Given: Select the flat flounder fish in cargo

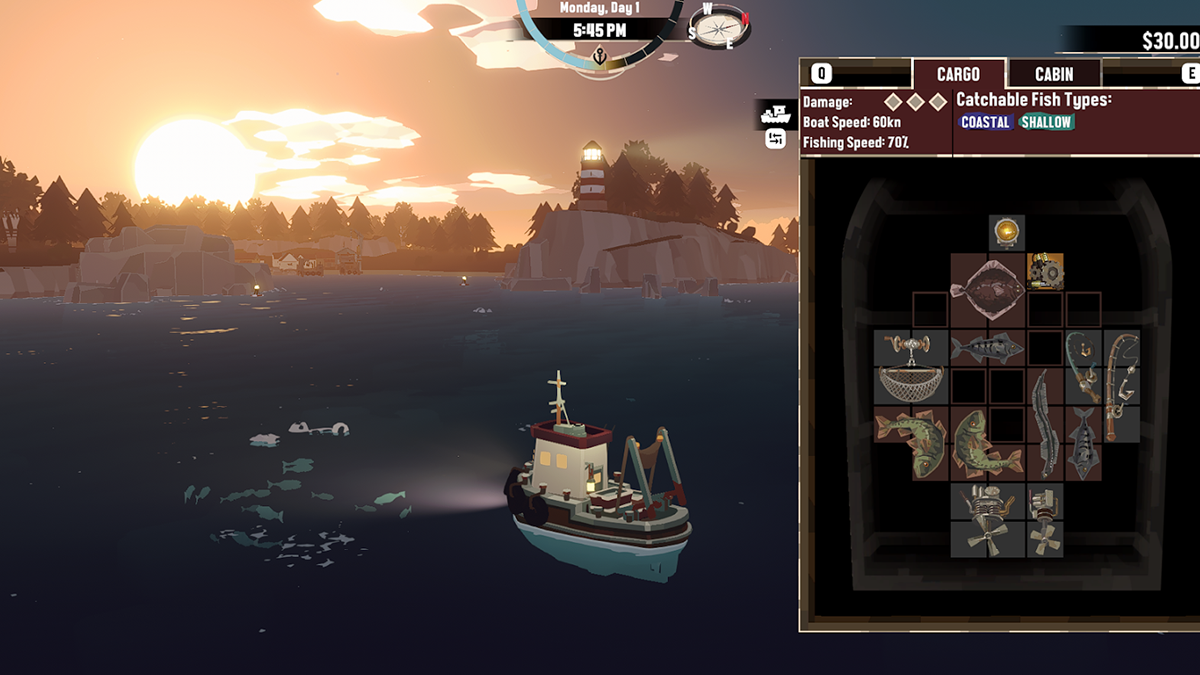Looking at the screenshot, I should [987, 290].
